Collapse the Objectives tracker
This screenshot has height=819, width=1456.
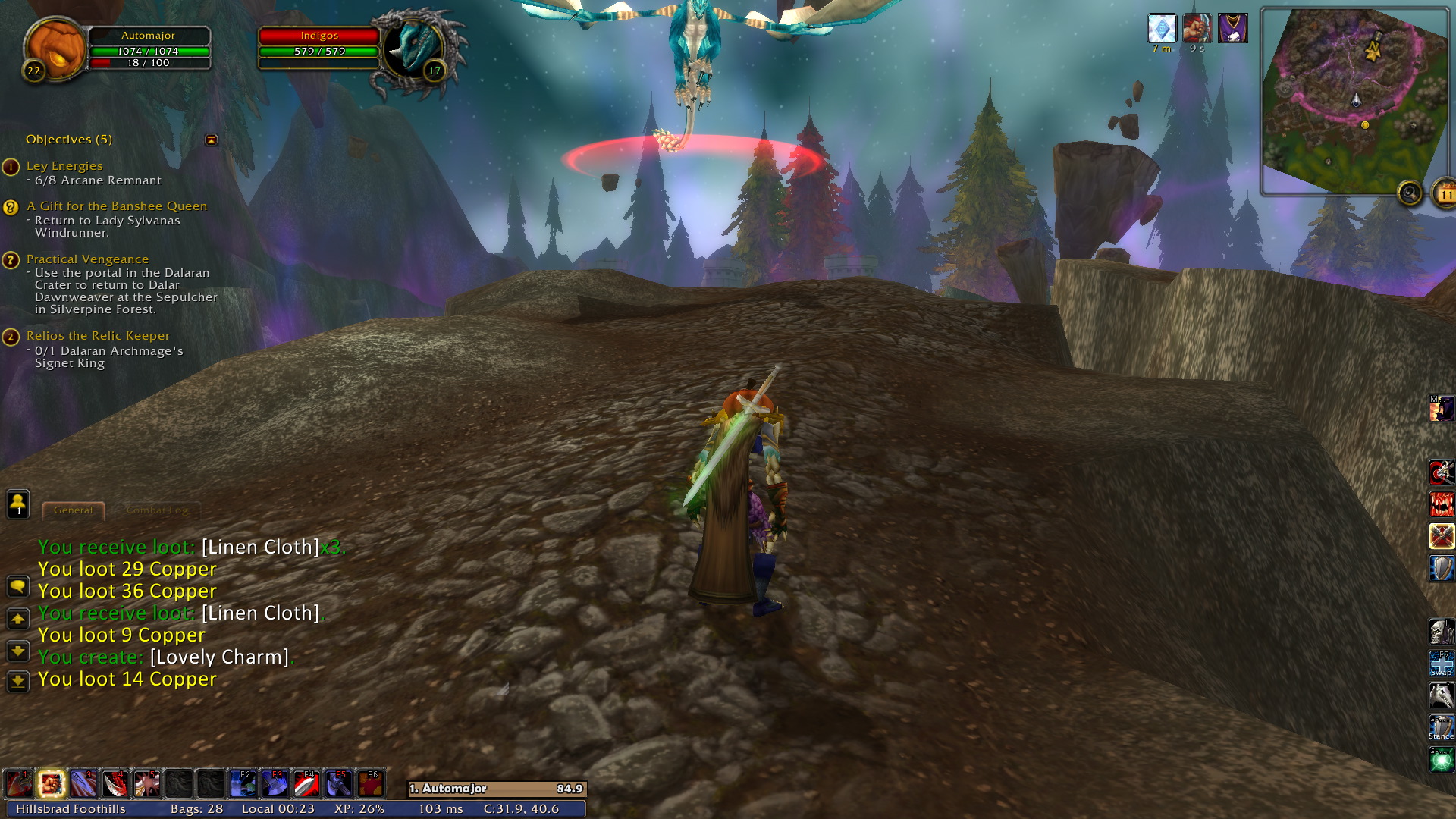[x=212, y=140]
